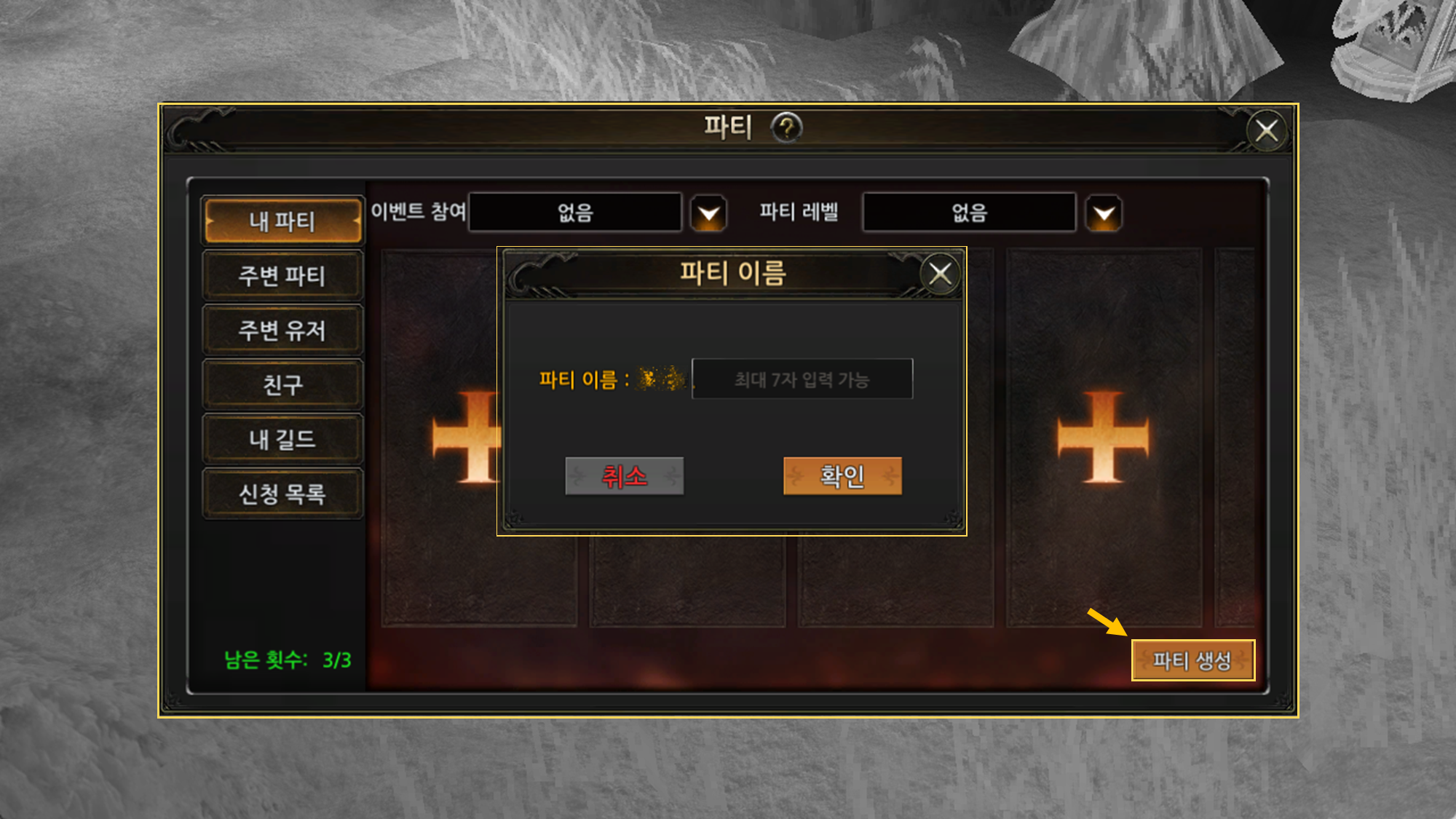Click the 파티 생성 button

tap(1192, 660)
